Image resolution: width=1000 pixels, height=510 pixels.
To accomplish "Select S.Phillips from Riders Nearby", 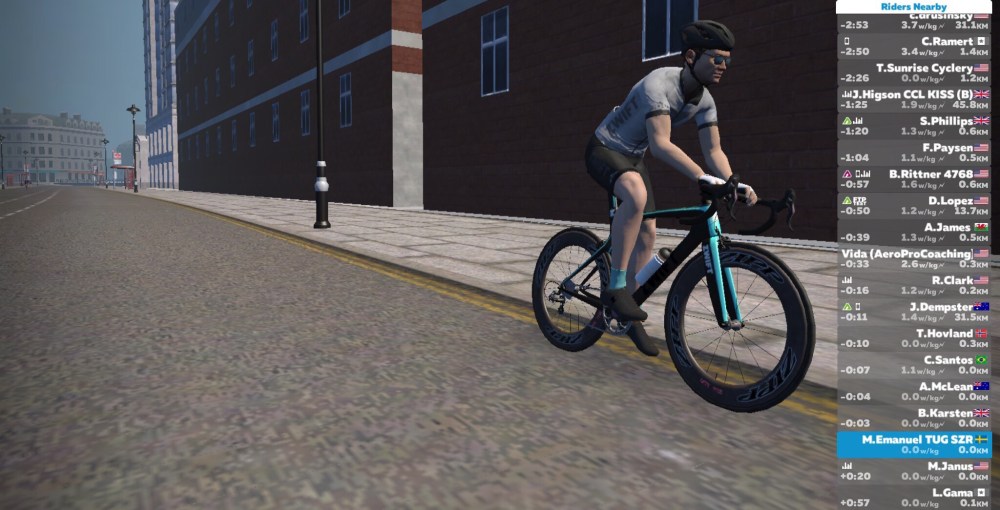I will (915, 126).
